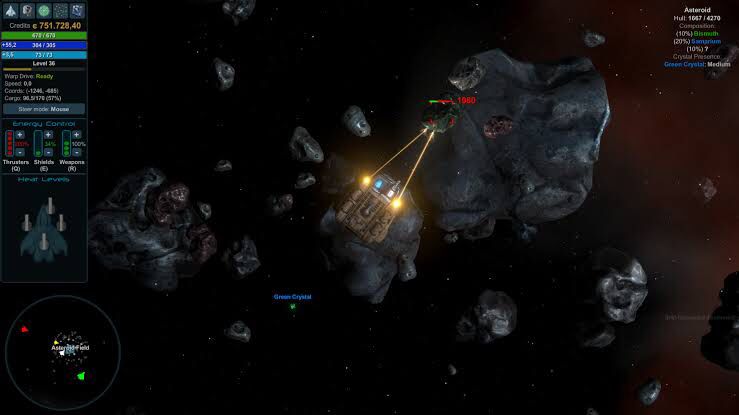Decrease Shields energy with the minus button
Image resolution: width=739 pixels, height=415 pixels.
[48, 153]
